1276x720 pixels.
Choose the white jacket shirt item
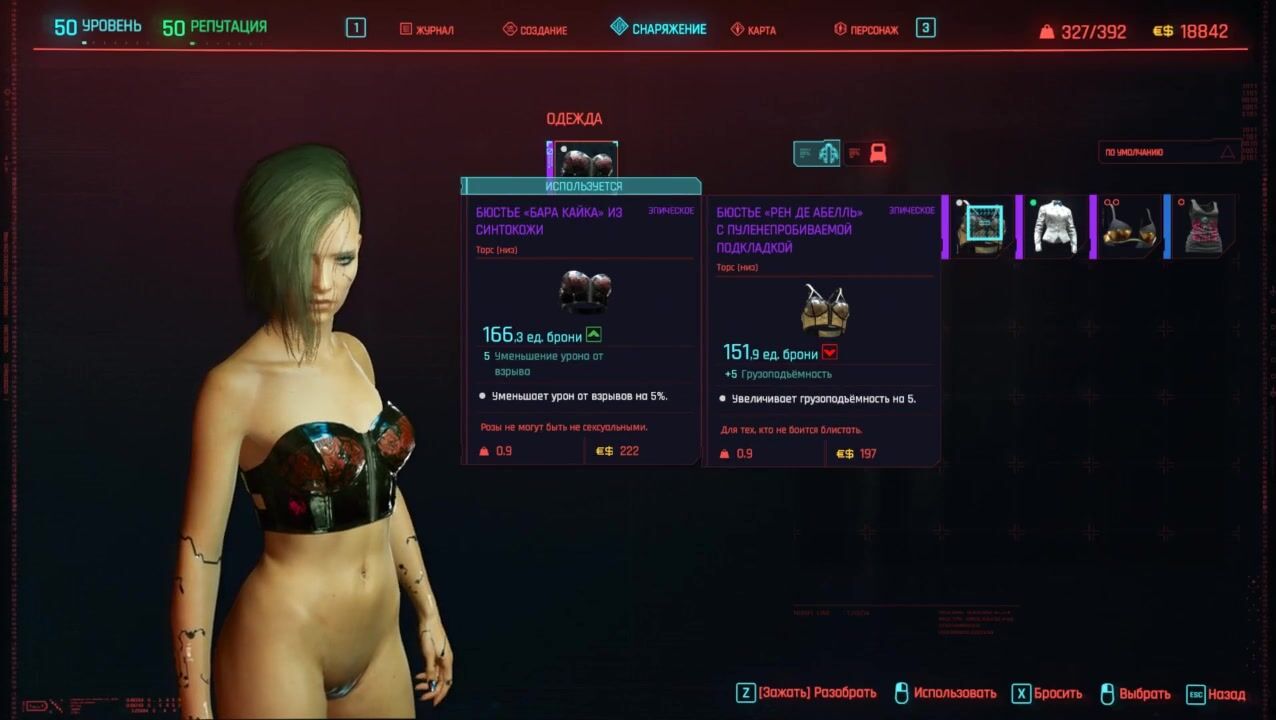[x=1053, y=227]
